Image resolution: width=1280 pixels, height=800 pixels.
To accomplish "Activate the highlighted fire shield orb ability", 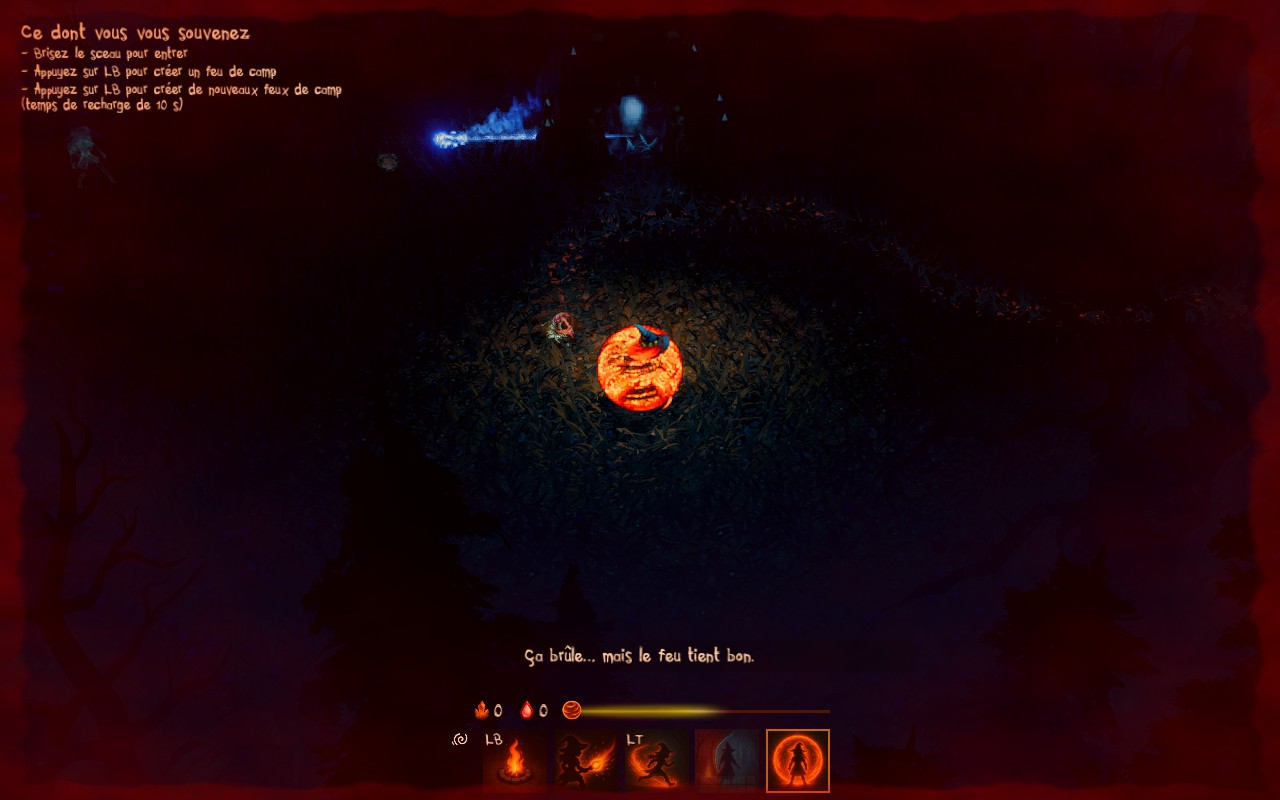I will point(798,762).
